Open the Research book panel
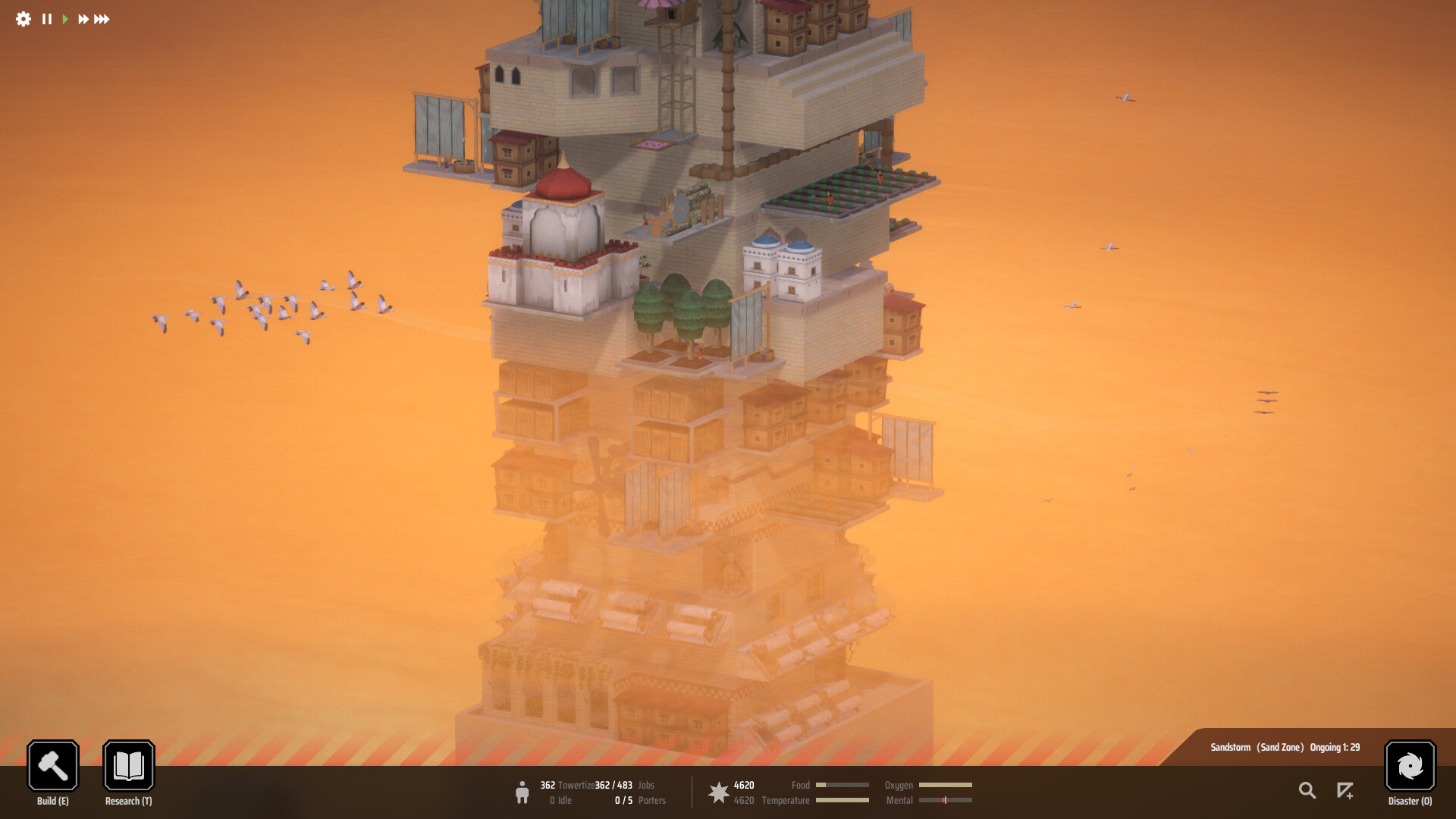 [128, 766]
